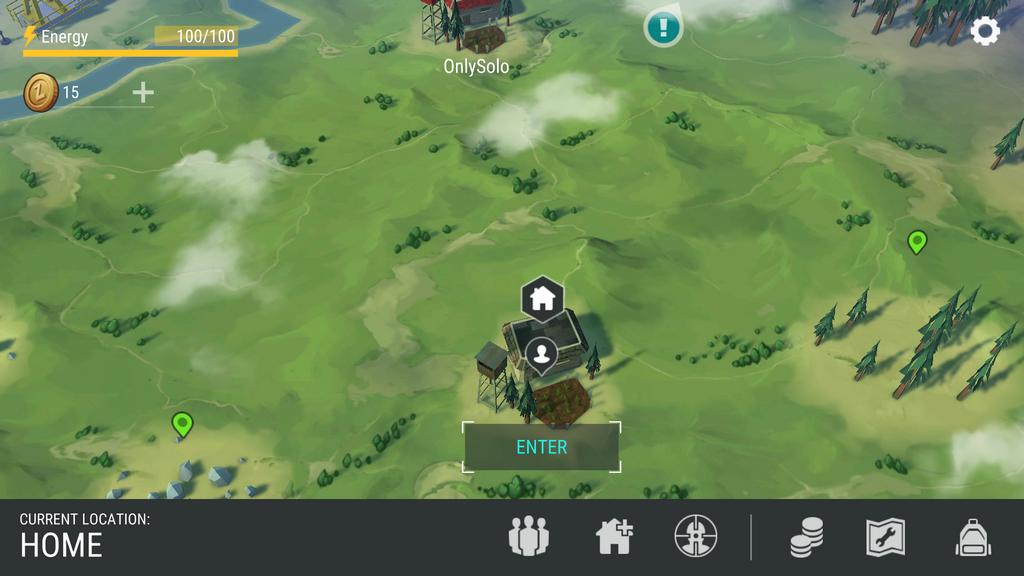This screenshot has height=576, width=1024.
Task: Open the stacked coins shop icon
Action: point(806,538)
